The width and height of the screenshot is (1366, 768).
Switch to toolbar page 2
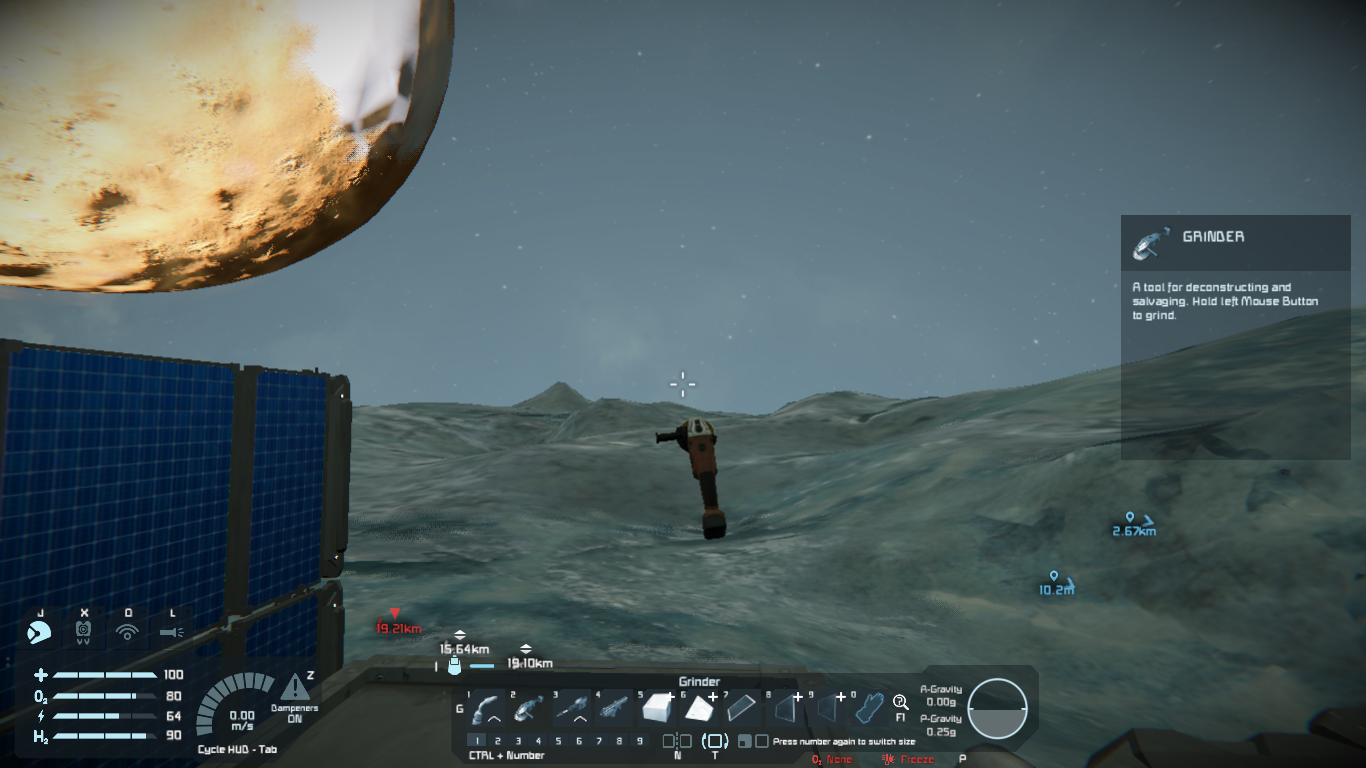pos(498,741)
